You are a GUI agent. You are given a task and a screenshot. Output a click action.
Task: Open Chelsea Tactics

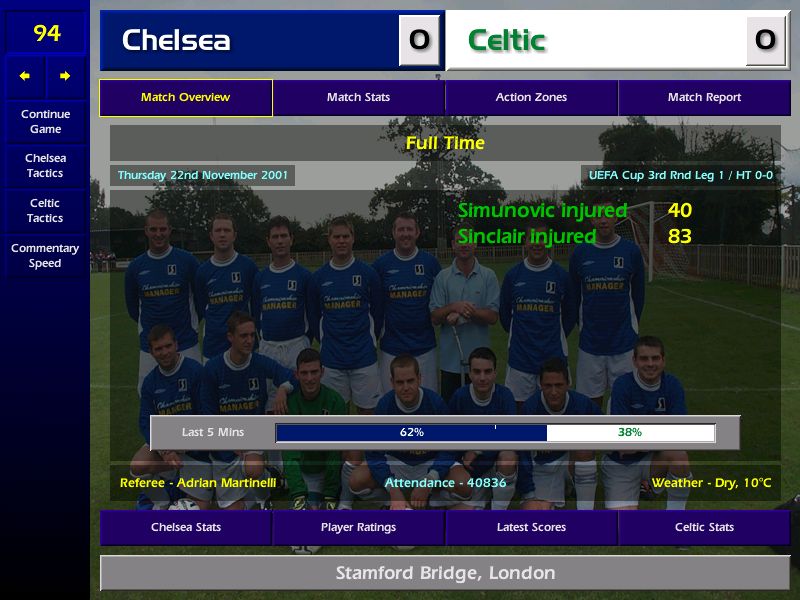pyautogui.click(x=45, y=165)
